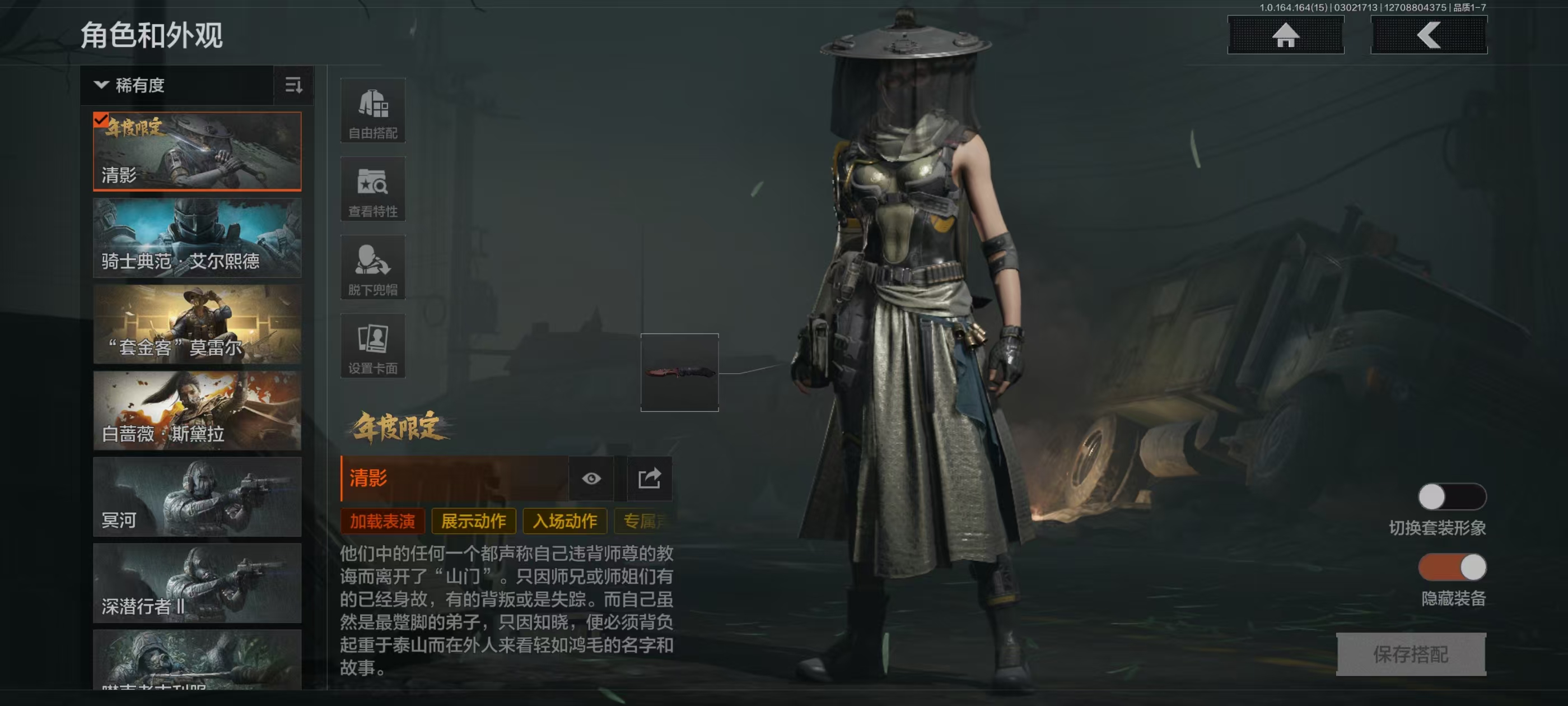Open 查看特性 to view traits
The image size is (1568, 706).
click(x=372, y=189)
